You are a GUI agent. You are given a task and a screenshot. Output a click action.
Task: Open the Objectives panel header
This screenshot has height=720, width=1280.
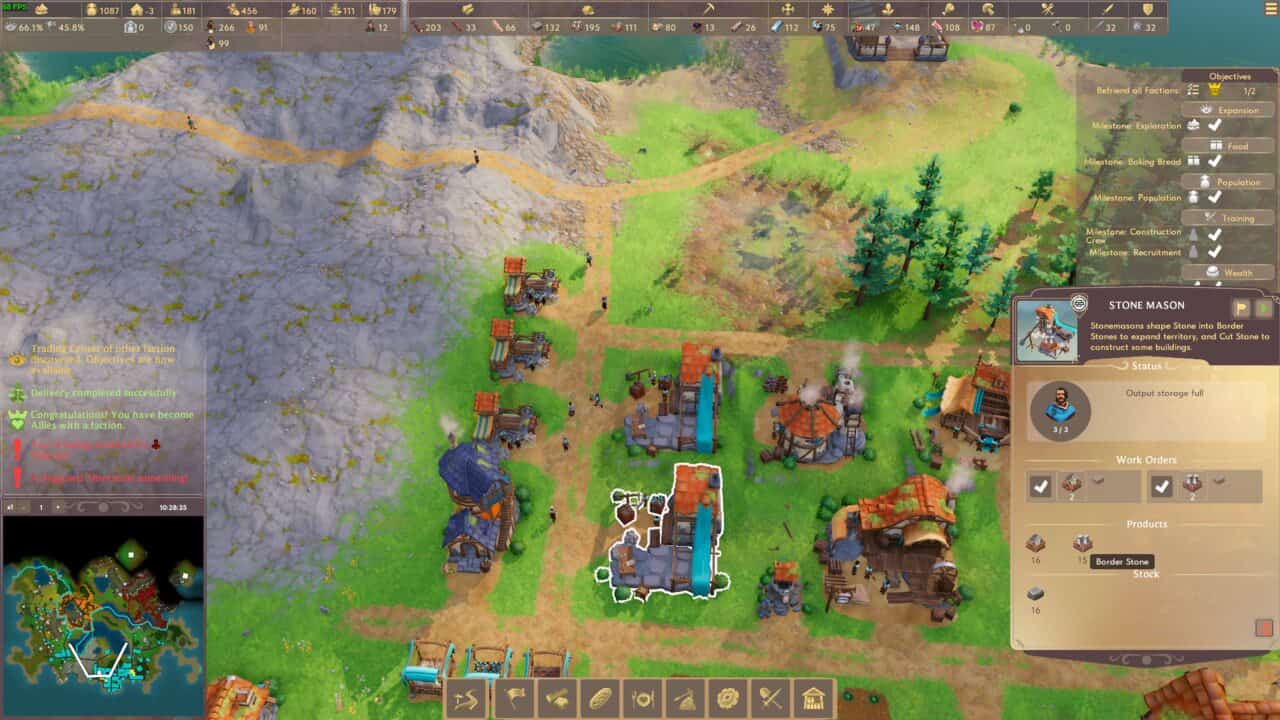pyautogui.click(x=1230, y=75)
